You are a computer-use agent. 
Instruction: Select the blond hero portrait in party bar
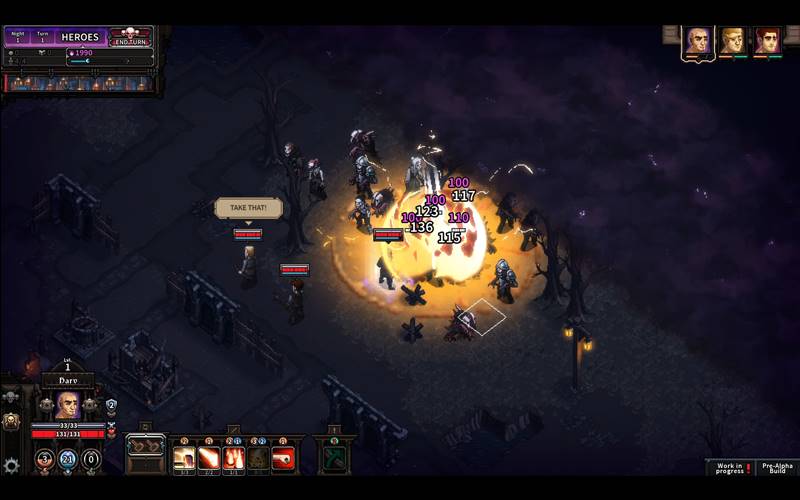point(732,41)
